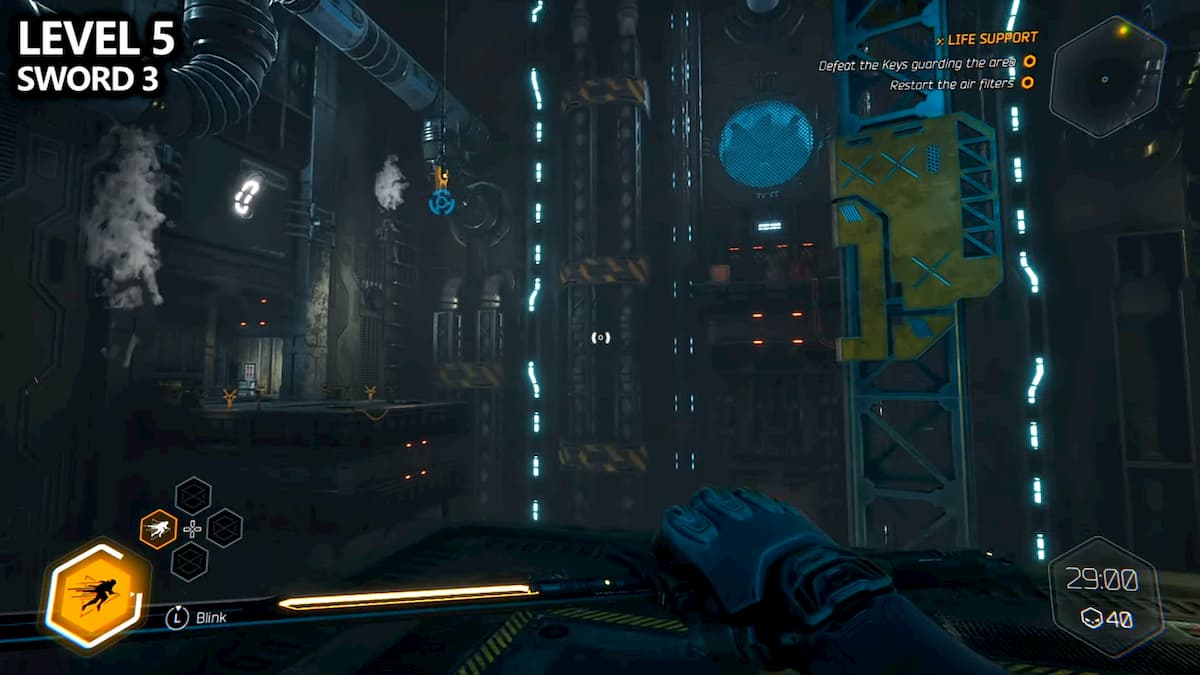Screen dimensions: 1200x675
Task: Activate the large Blink ability icon
Action: tap(97, 597)
